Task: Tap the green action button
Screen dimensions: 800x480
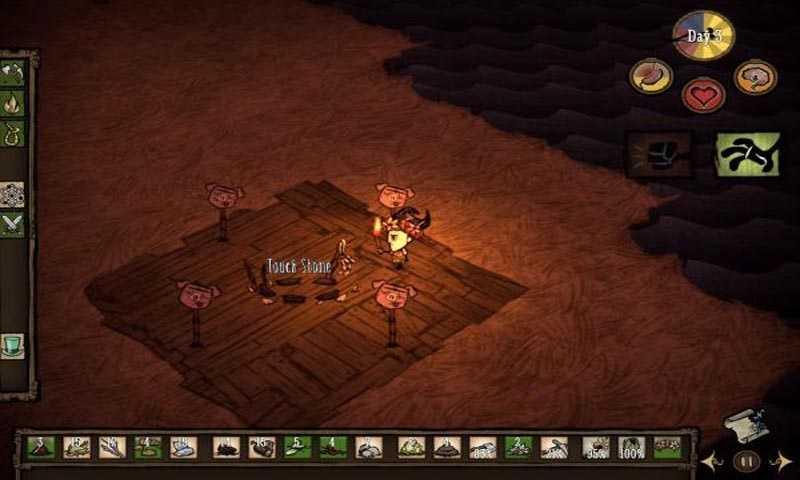Action: [747, 154]
